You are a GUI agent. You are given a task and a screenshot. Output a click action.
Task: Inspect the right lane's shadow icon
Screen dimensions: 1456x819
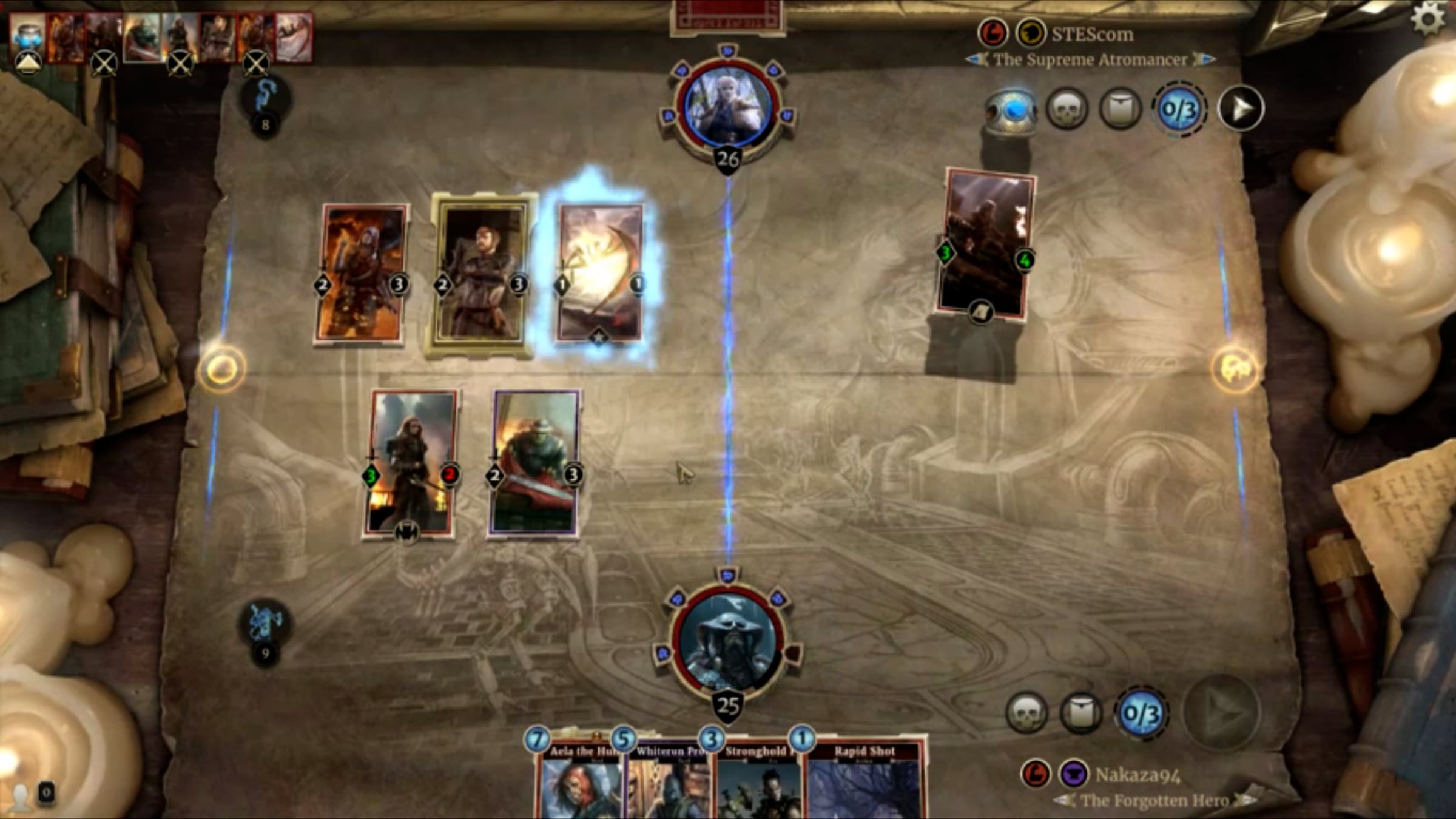tap(1235, 368)
